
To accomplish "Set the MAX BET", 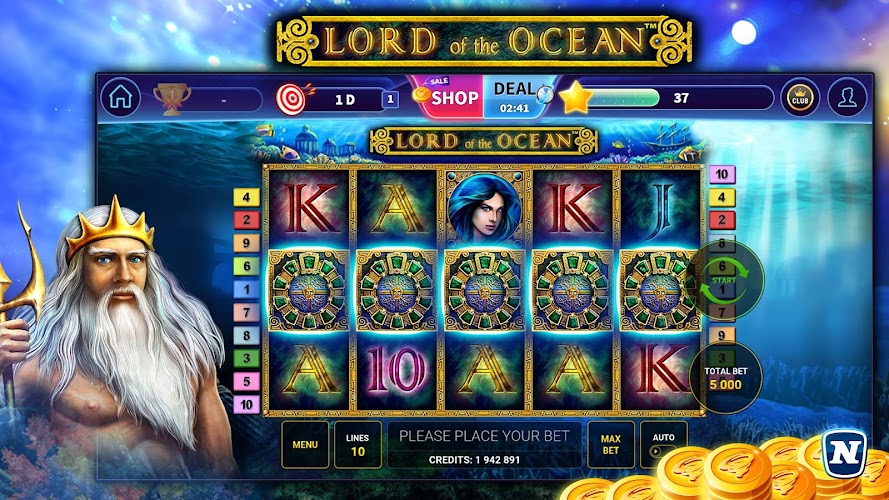I will 611,445.
